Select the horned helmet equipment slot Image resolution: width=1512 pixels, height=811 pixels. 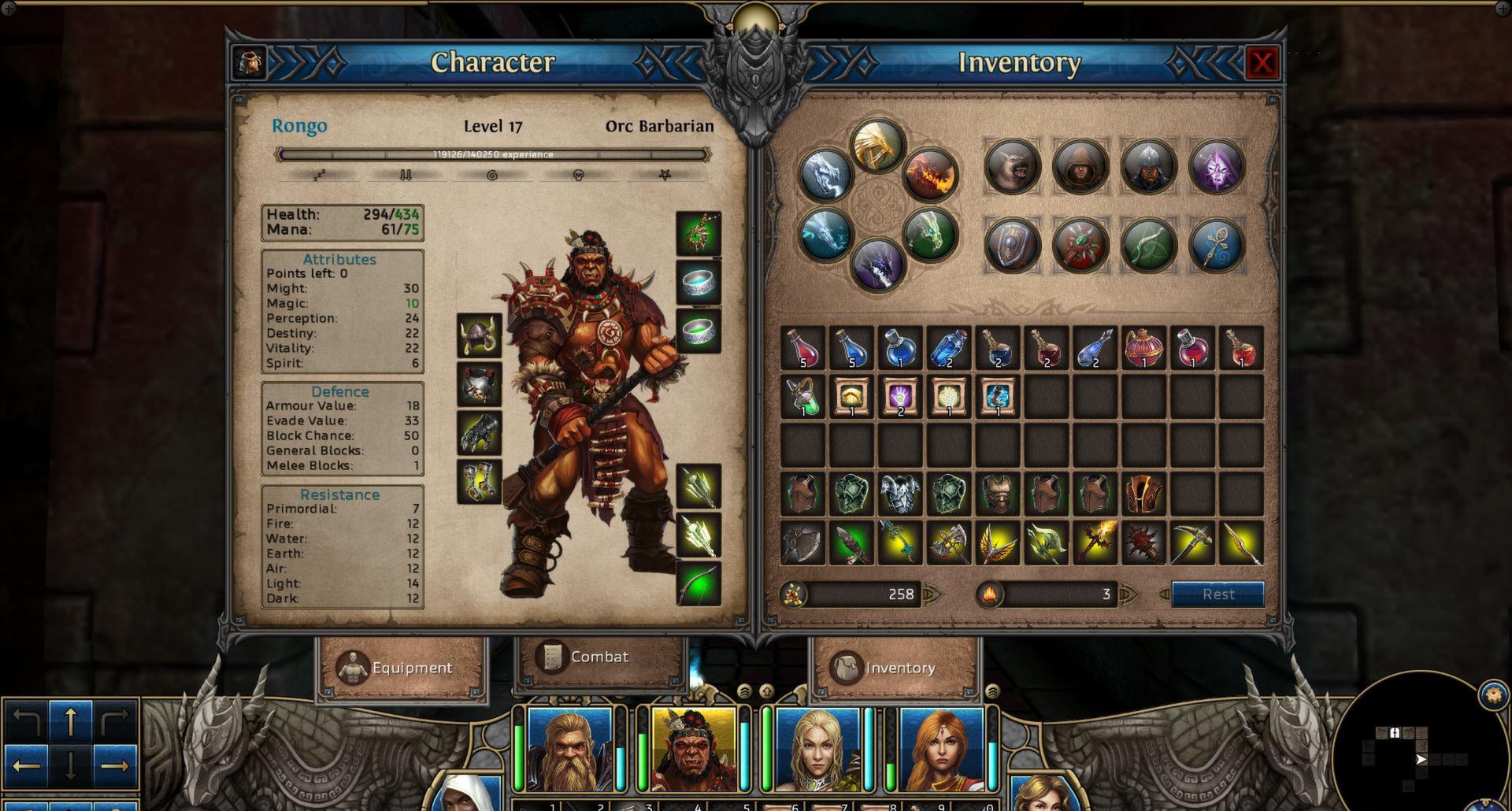click(x=480, y=335)
